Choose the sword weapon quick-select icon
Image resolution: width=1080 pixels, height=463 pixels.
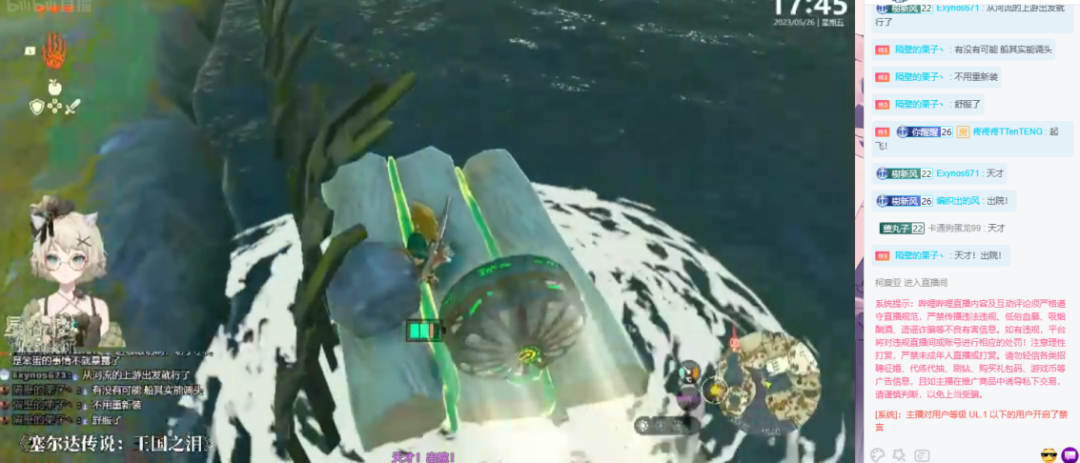(x=72, y=107)
